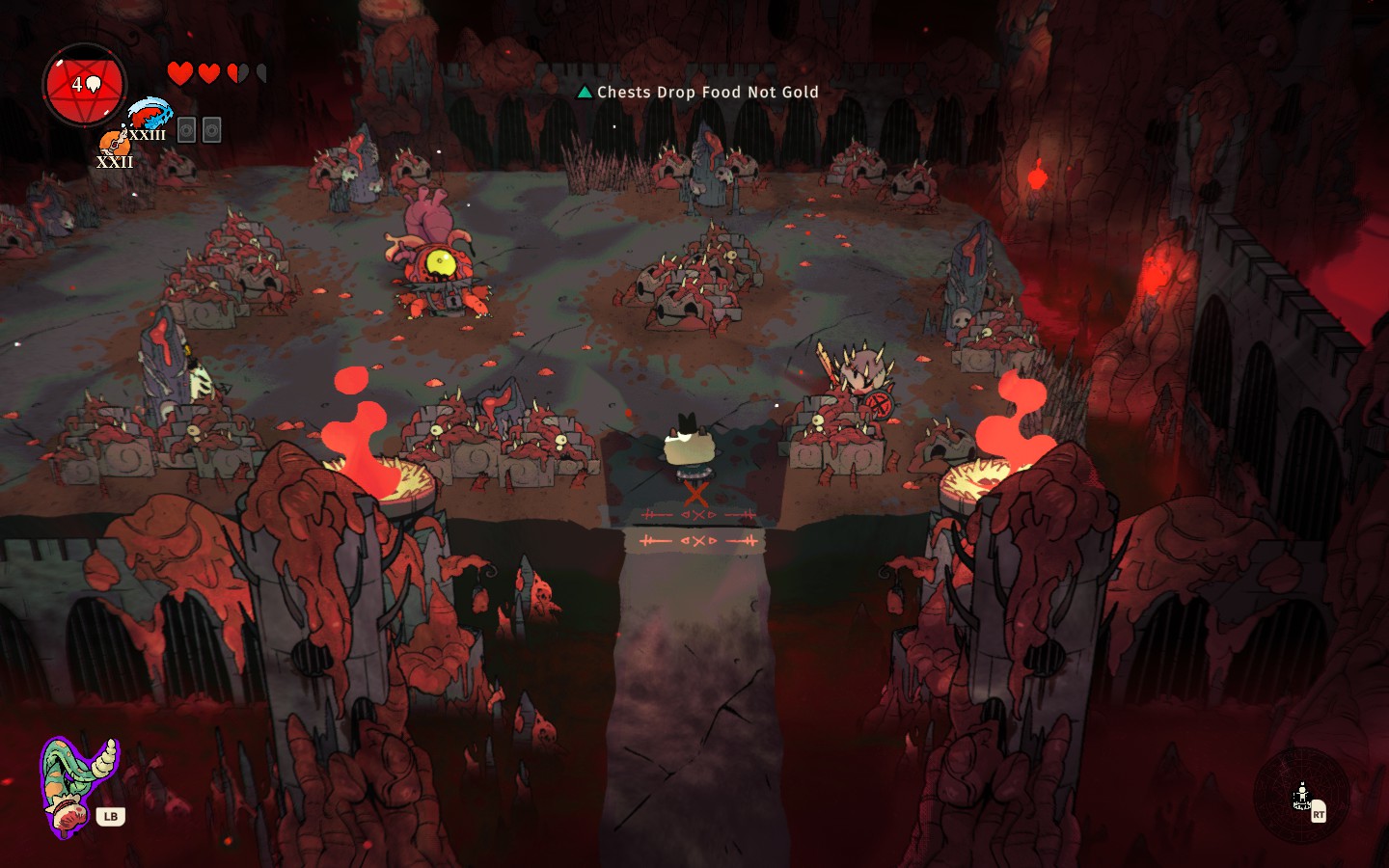Open the "Chests Drop Food Not Gold" modifier
Screen dimensions: 1389x868
pos(698,93)
